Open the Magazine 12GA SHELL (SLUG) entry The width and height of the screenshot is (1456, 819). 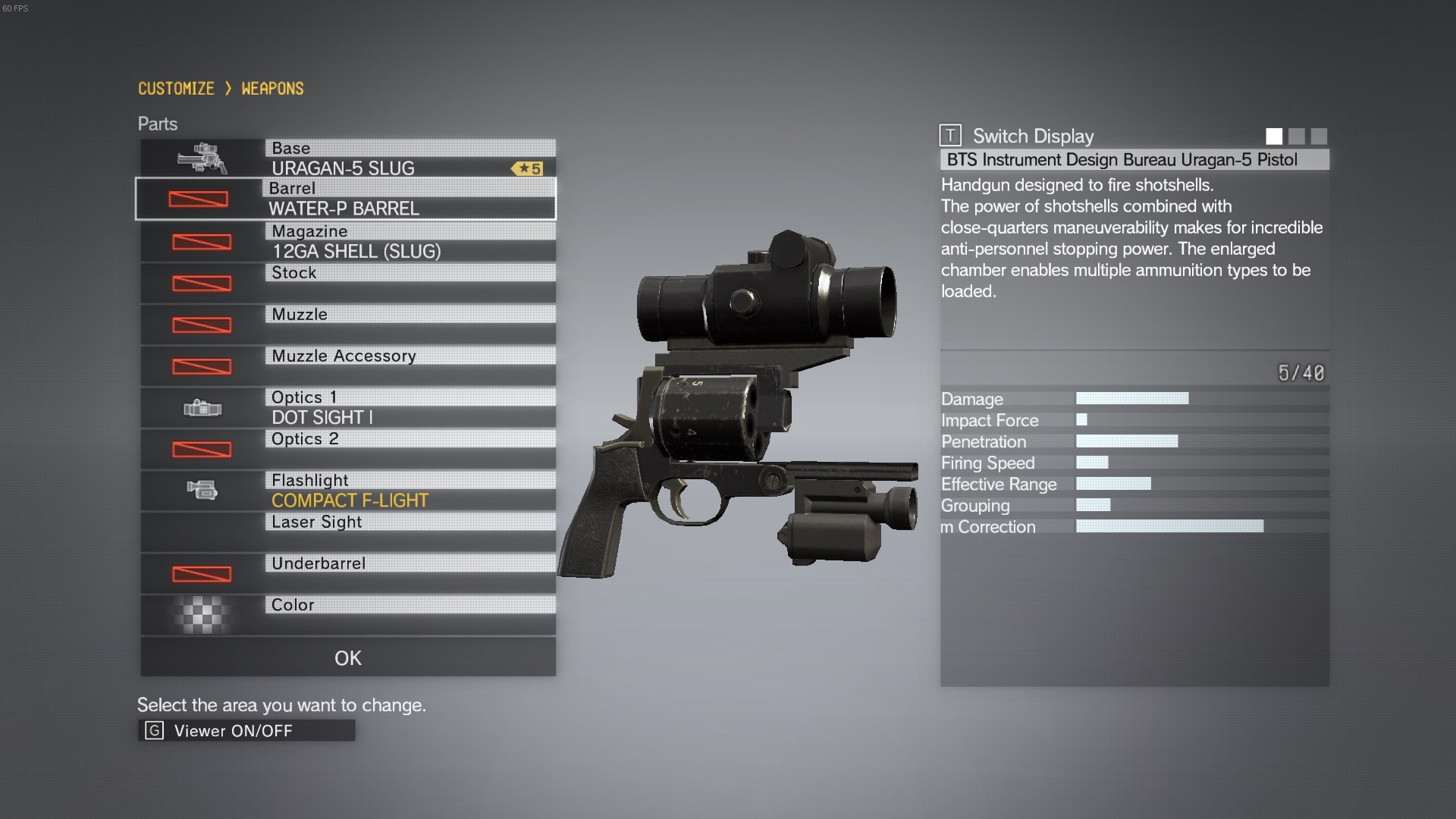tap(347, 241)
